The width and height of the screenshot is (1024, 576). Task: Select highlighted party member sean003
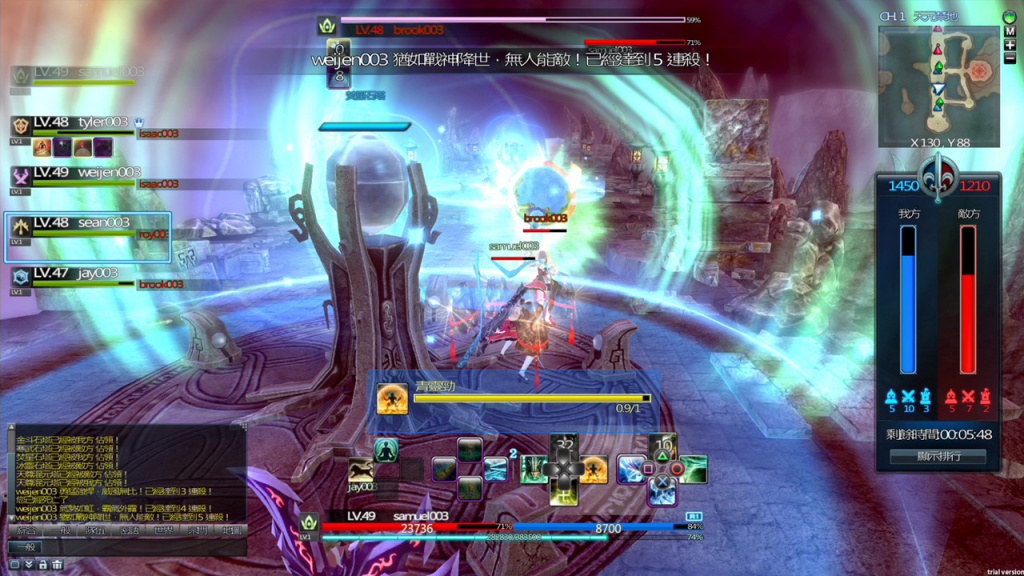[88, 224]
